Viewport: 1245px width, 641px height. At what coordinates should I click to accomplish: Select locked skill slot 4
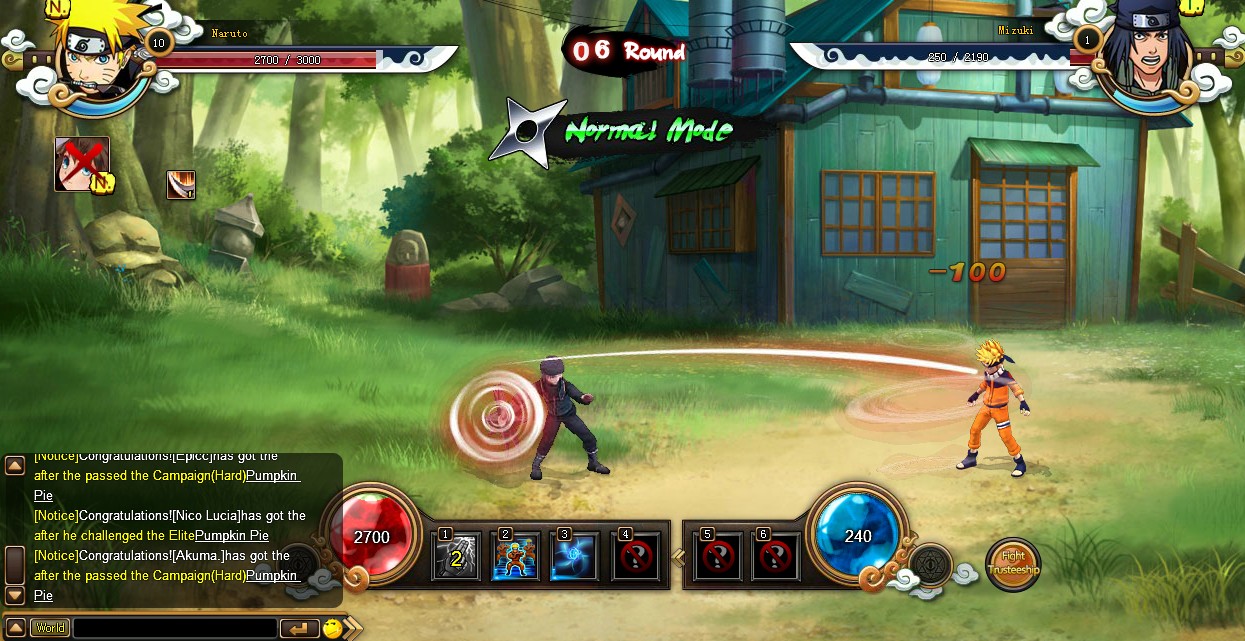point(635,556)
